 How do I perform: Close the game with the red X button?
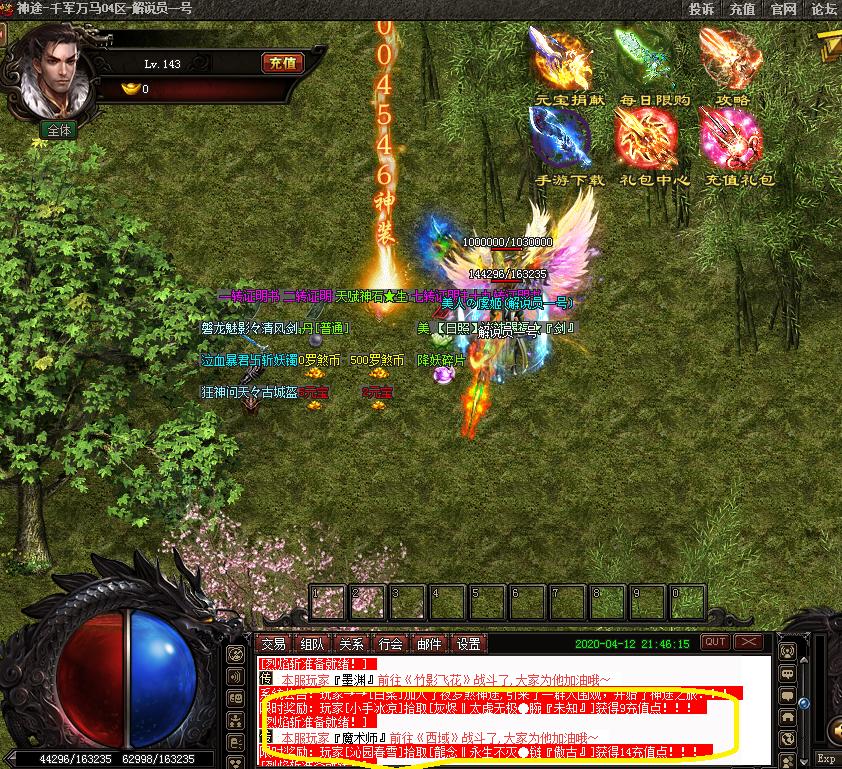[748, 642]
